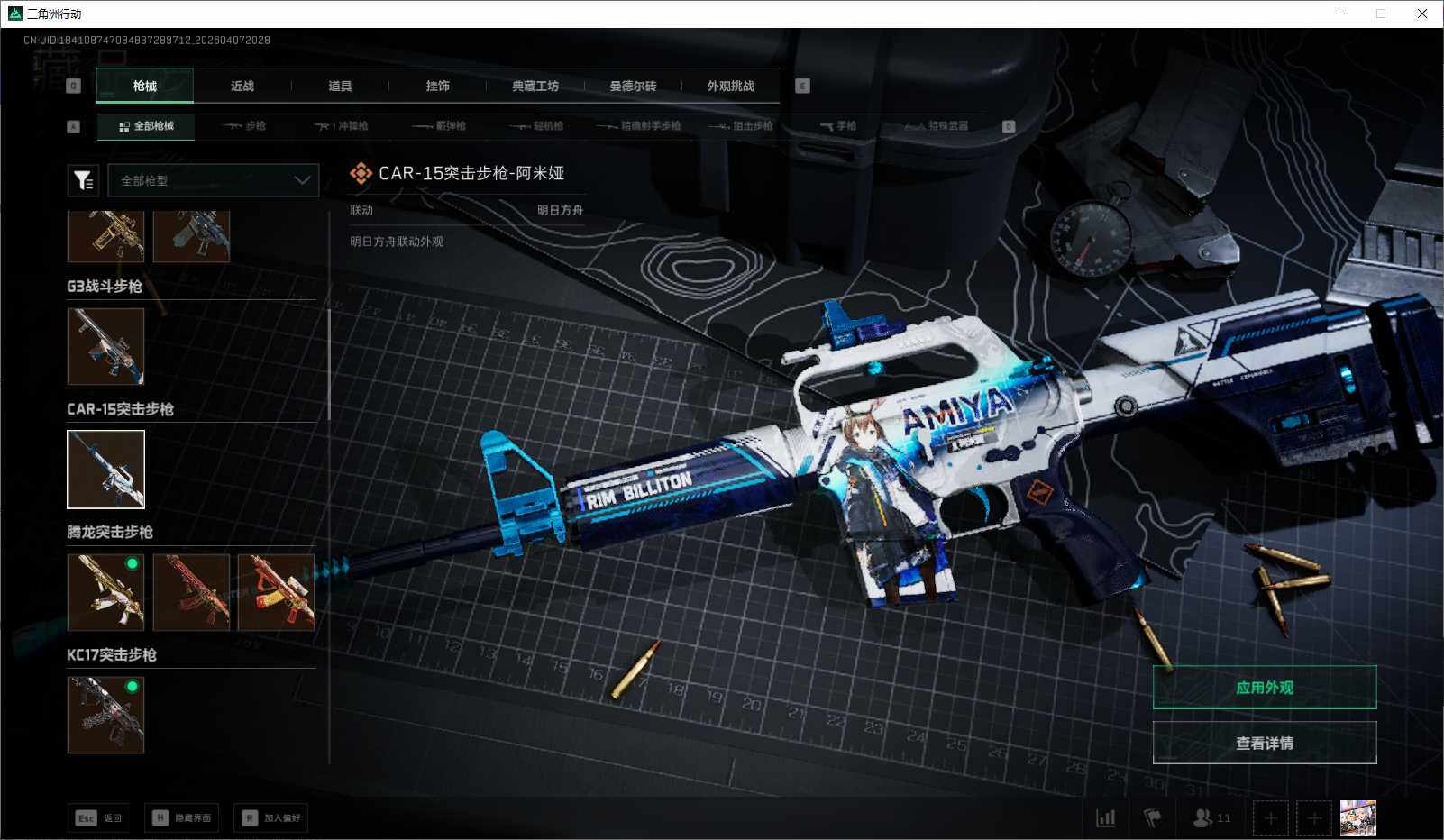Viewport: 1444px width, 840px height.
Task: Open 查看详情 to view skin details
Action: click(1264, 744)
